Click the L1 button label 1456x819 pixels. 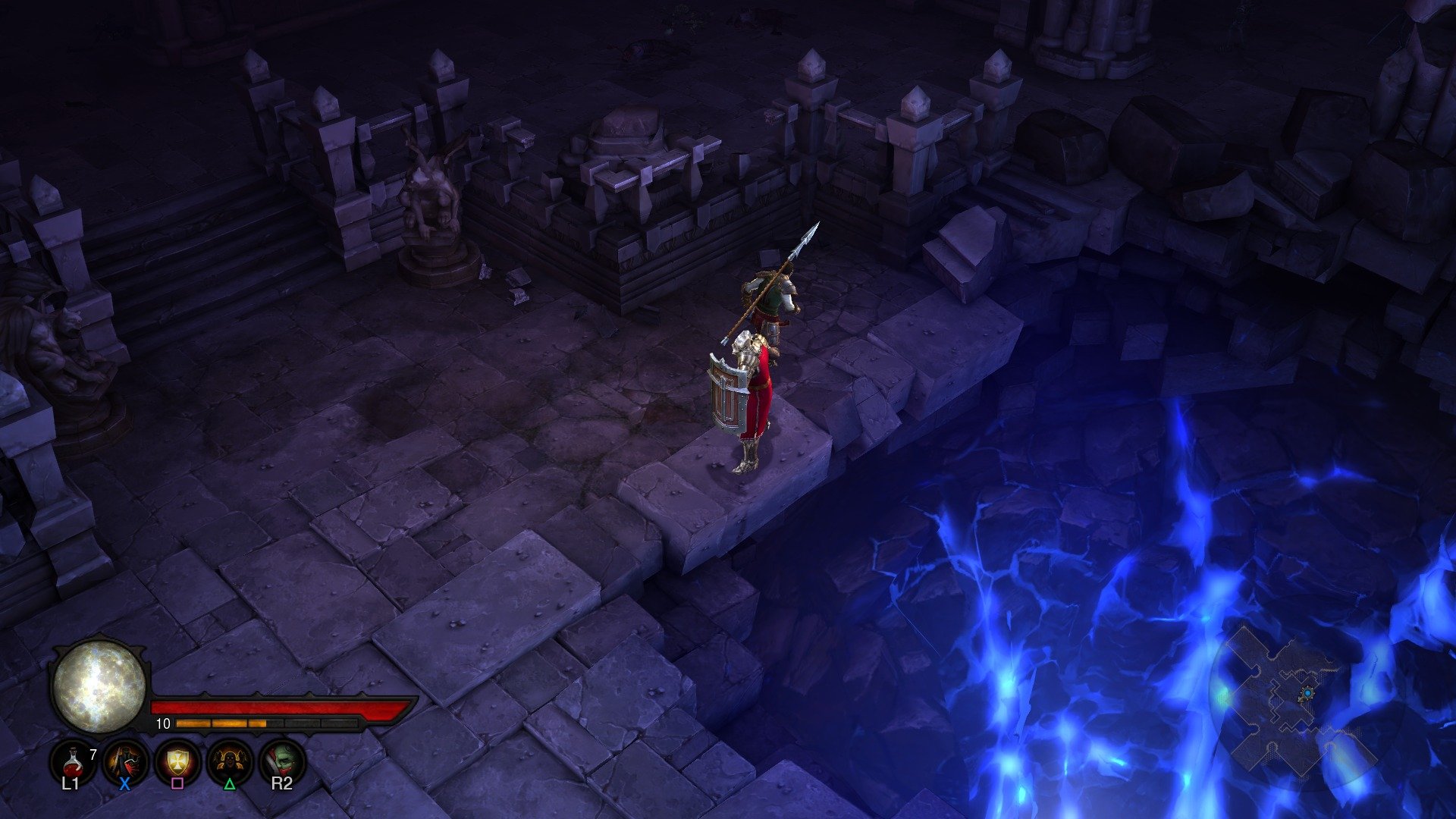point(71,783)
